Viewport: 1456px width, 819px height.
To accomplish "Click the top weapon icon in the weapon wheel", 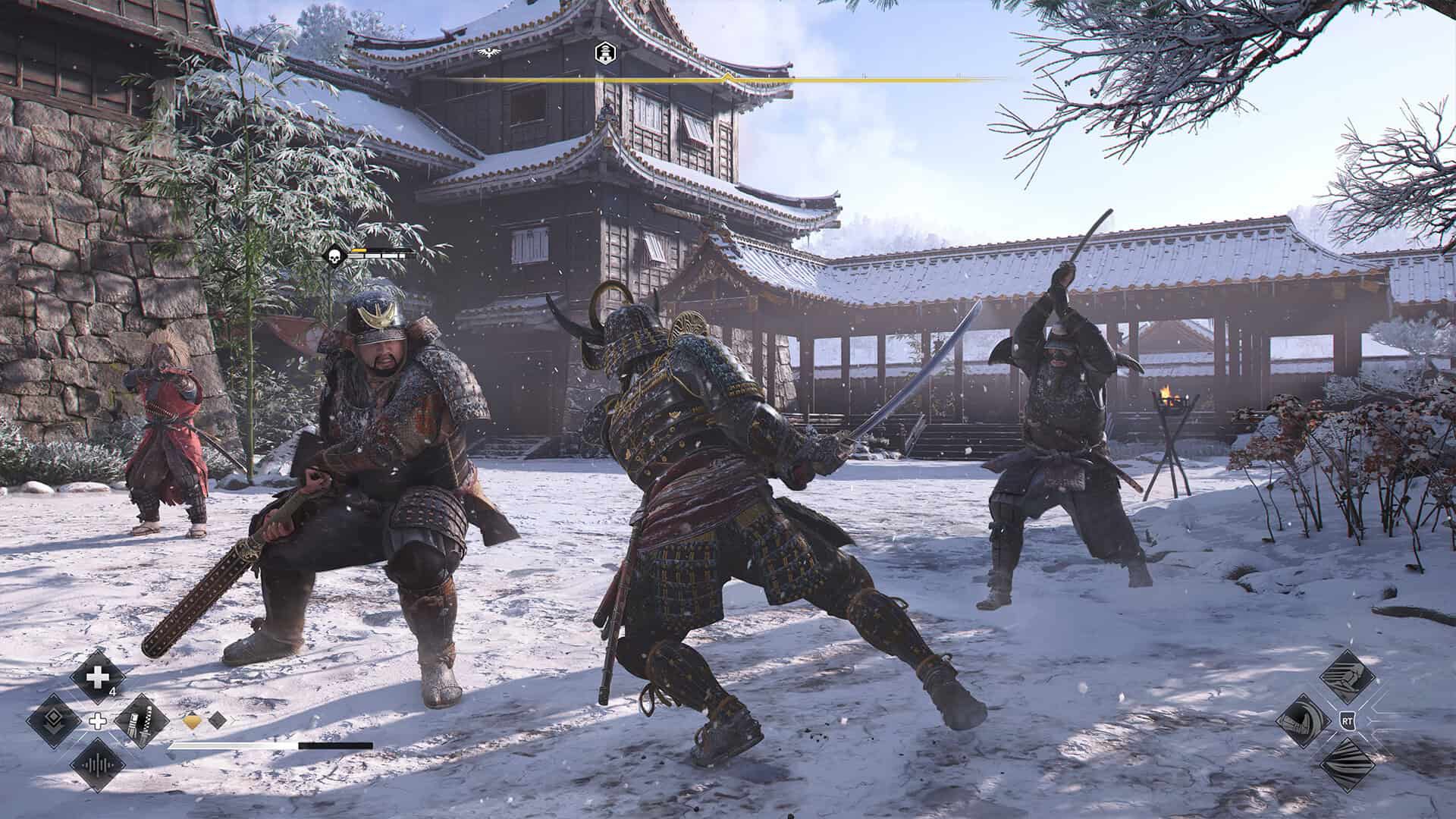I will 1348,675.
